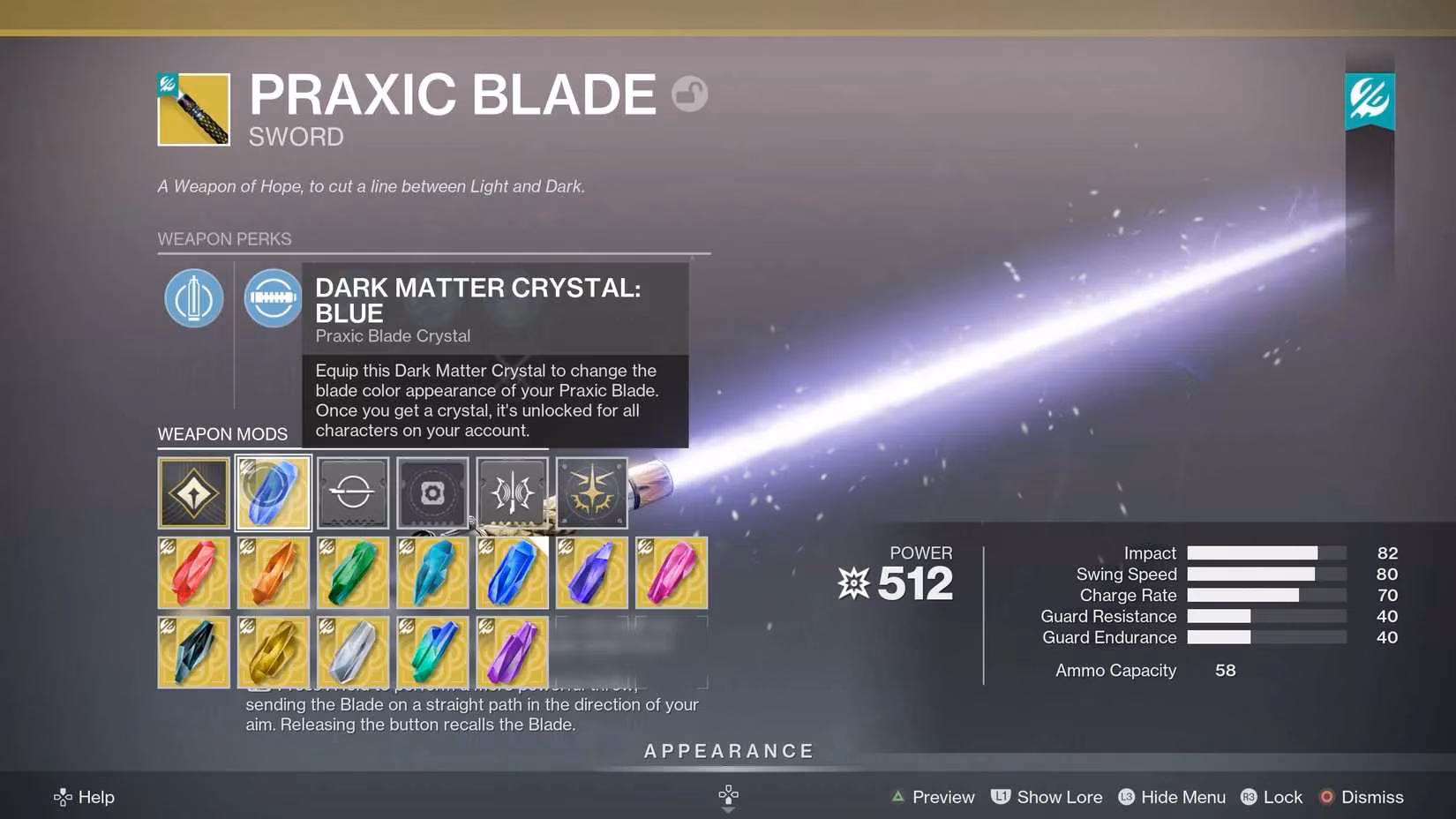Screen dimensions: 1456x819
Task: Select the gold star ornament mod slot
Action: click(x=591, y=492)
